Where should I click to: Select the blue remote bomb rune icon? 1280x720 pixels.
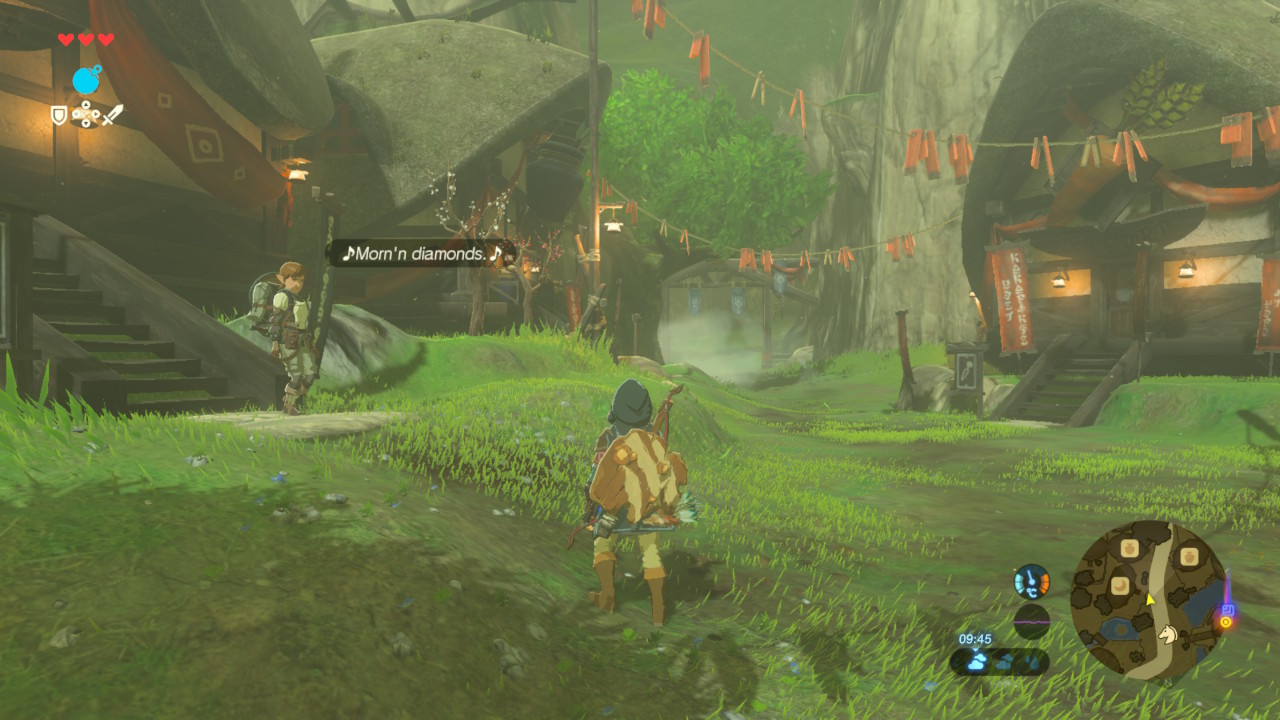(87, 80)
